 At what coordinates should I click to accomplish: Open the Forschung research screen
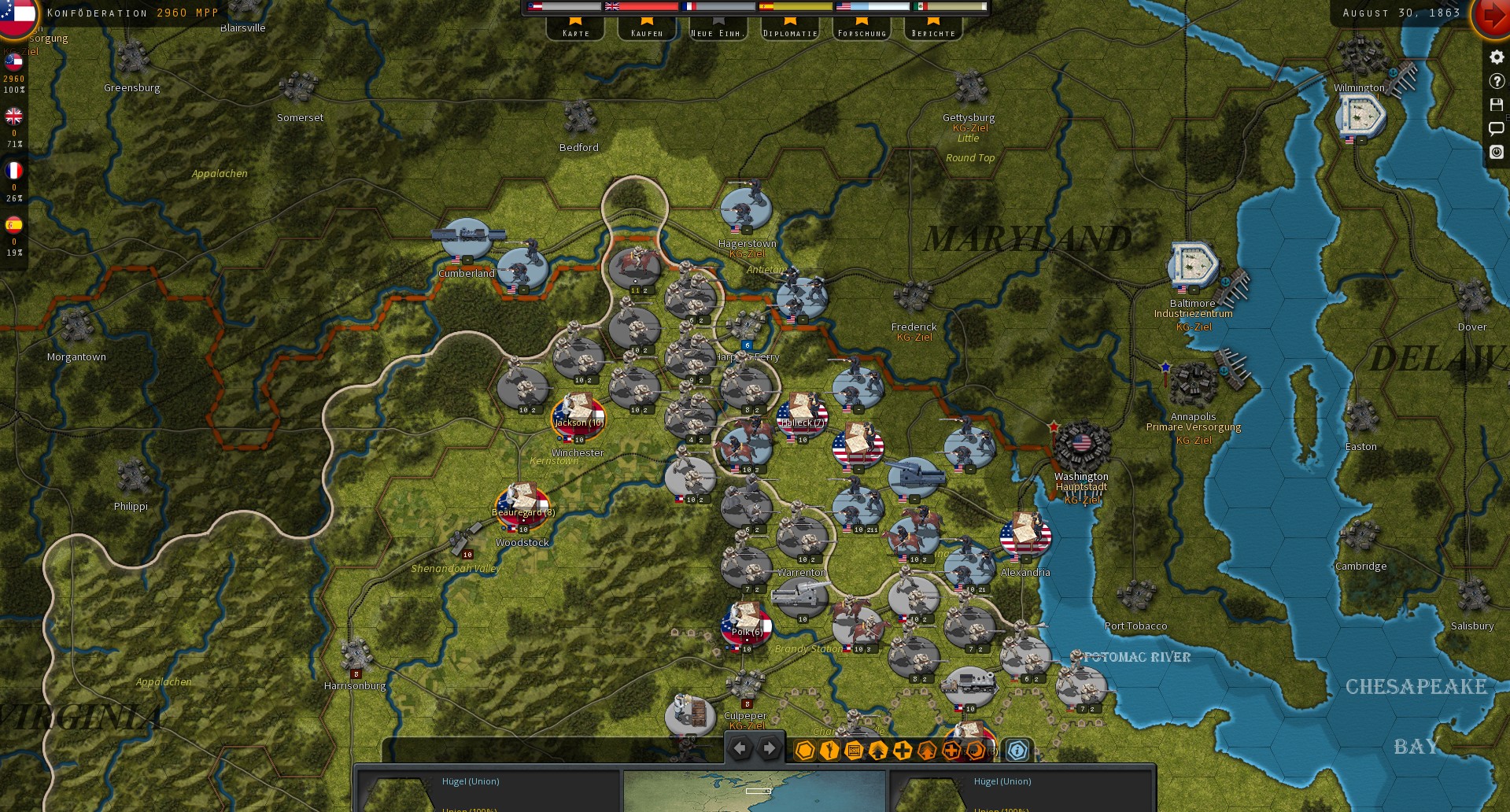click(861, 30)
